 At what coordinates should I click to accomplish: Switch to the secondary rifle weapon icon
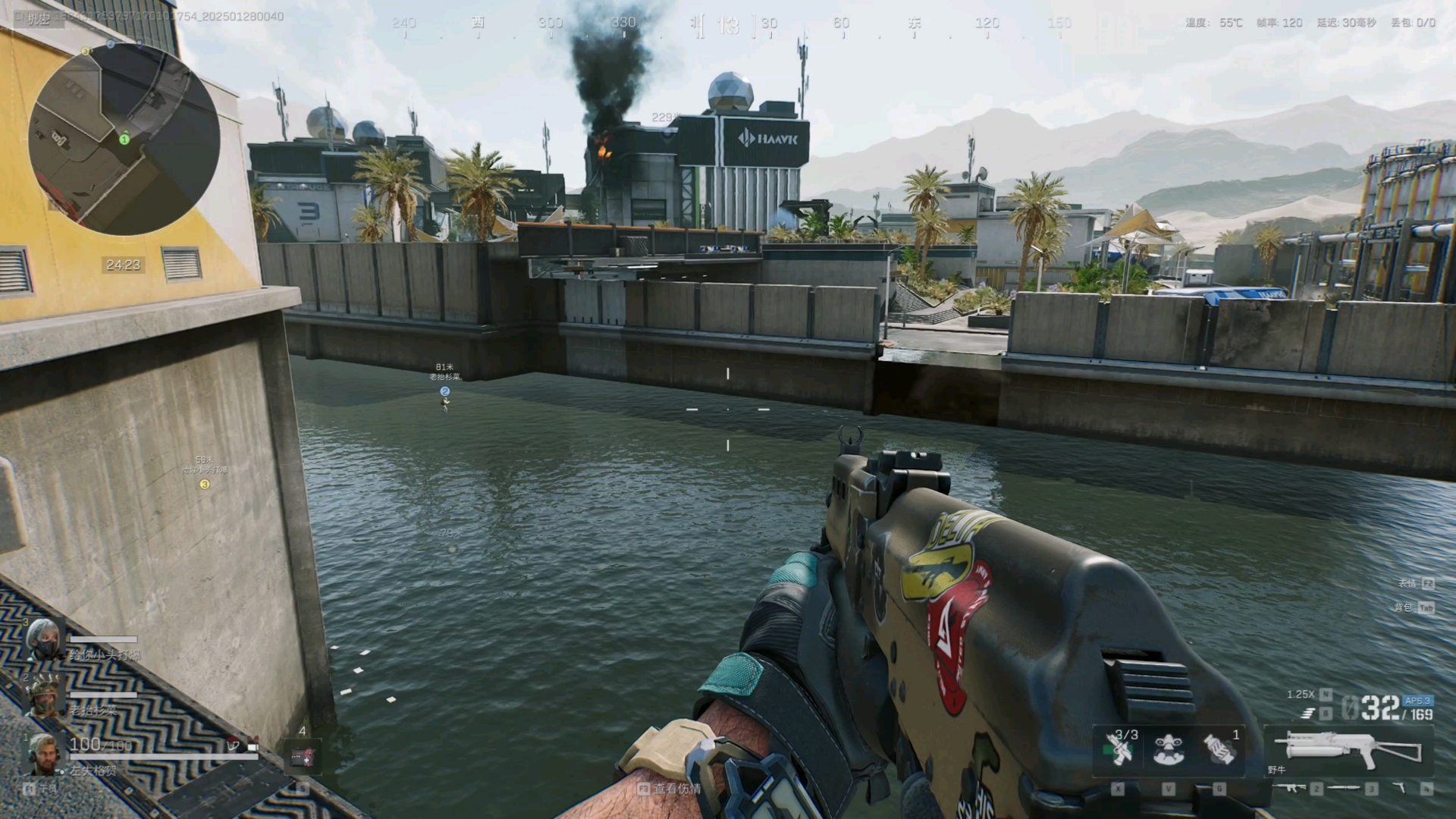tap(1288, 788)
